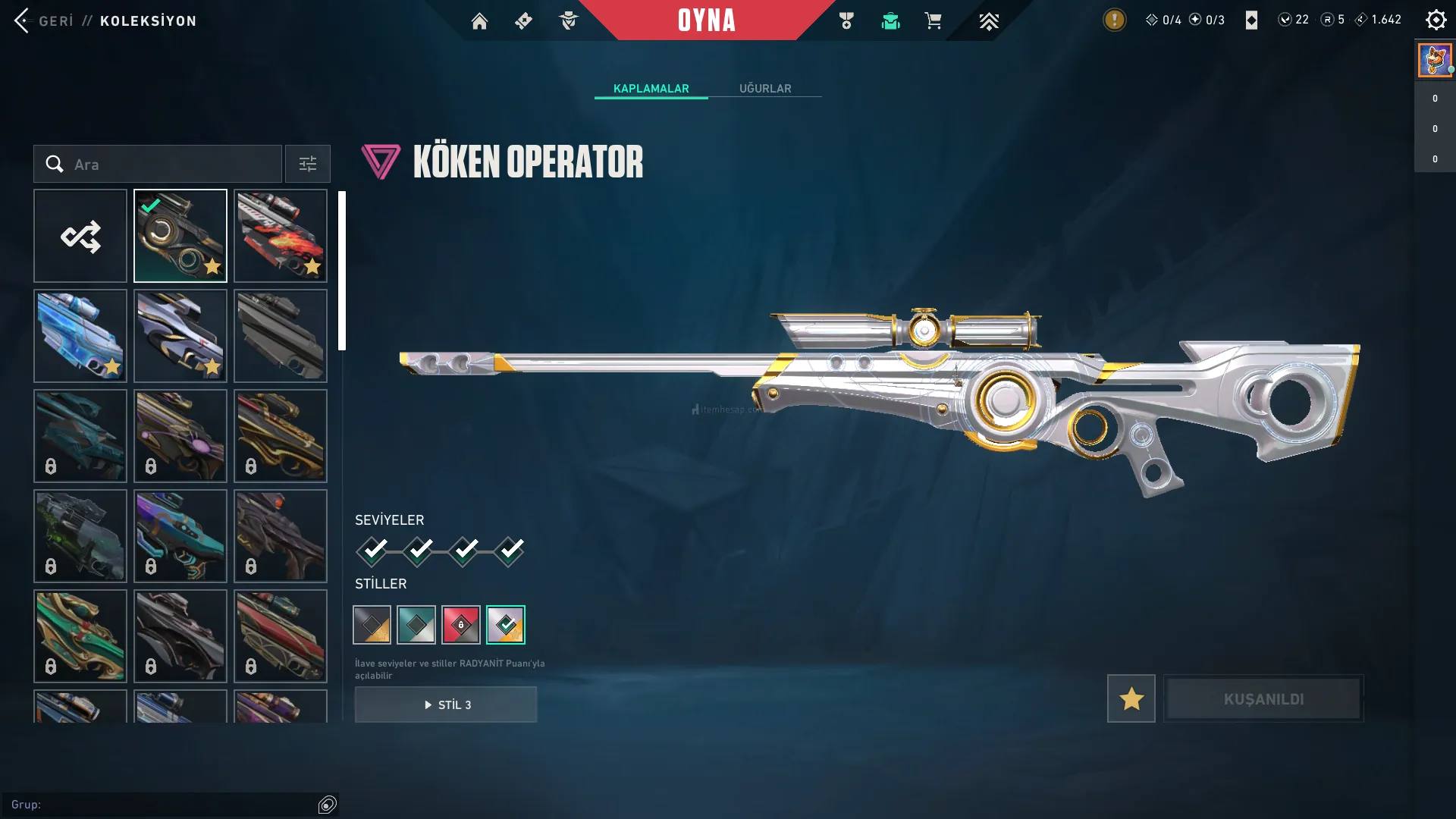The height and width of the screenshot is (819, 1456).
Task: Start a match with OYNA
Action: (706, 20)
